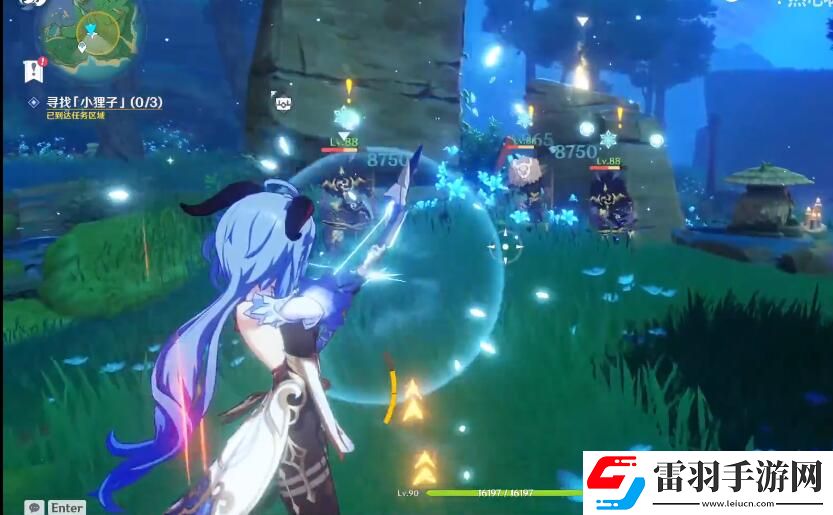This screenshot has height=515, width=833.
Task: Open the quest log bookmark icon
Action: (x=32, y=69)
